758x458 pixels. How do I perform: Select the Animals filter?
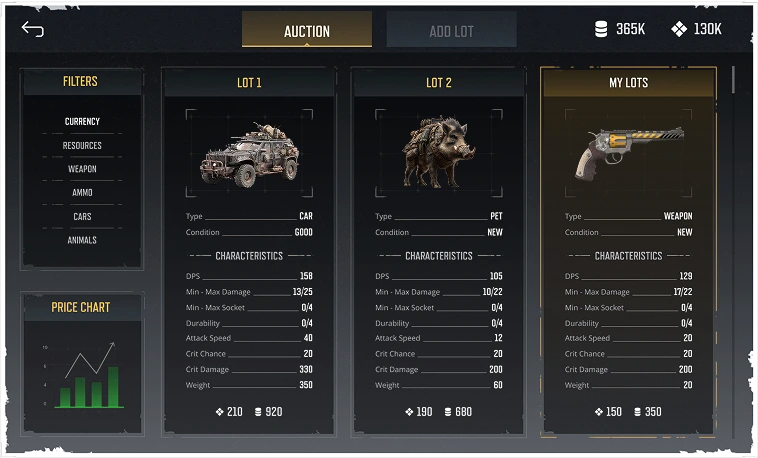(x=82, y=241)
